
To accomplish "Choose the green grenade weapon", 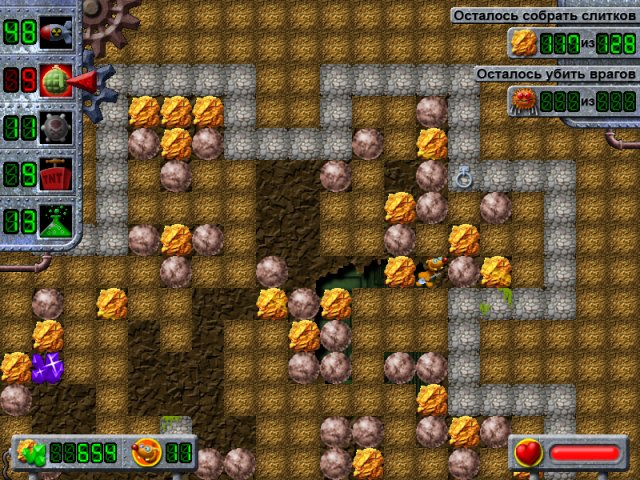I will pos(54,81).
